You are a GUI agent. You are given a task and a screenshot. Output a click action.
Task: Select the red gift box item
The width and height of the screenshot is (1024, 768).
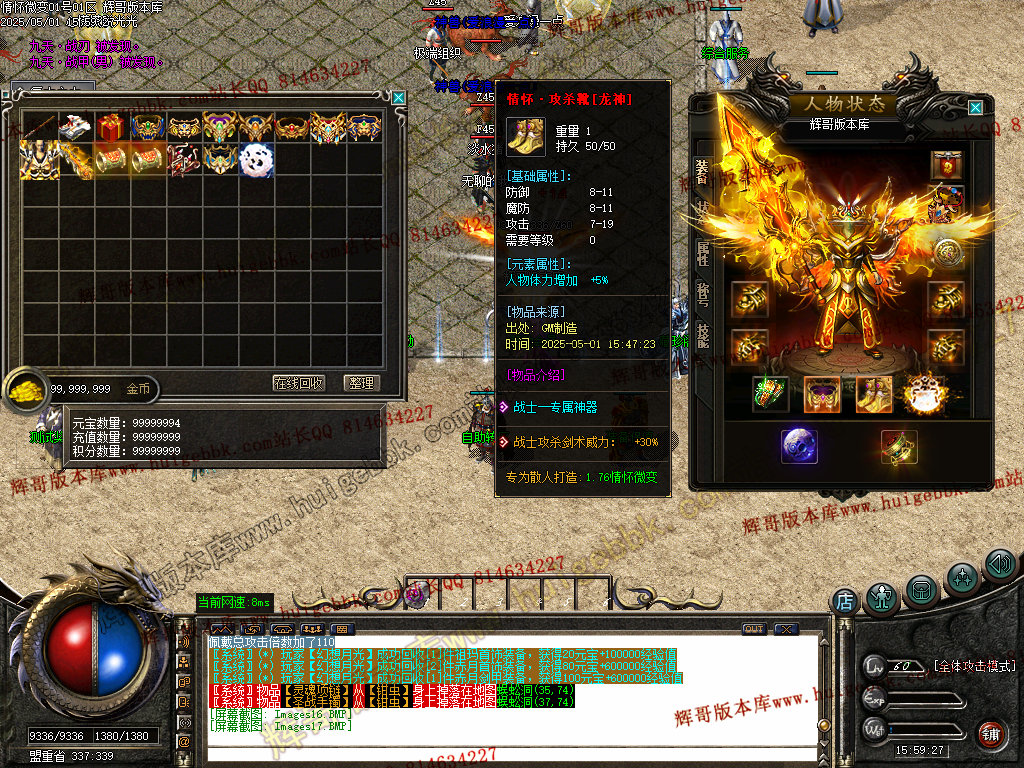pyautogui.click(x=110, y=127)
